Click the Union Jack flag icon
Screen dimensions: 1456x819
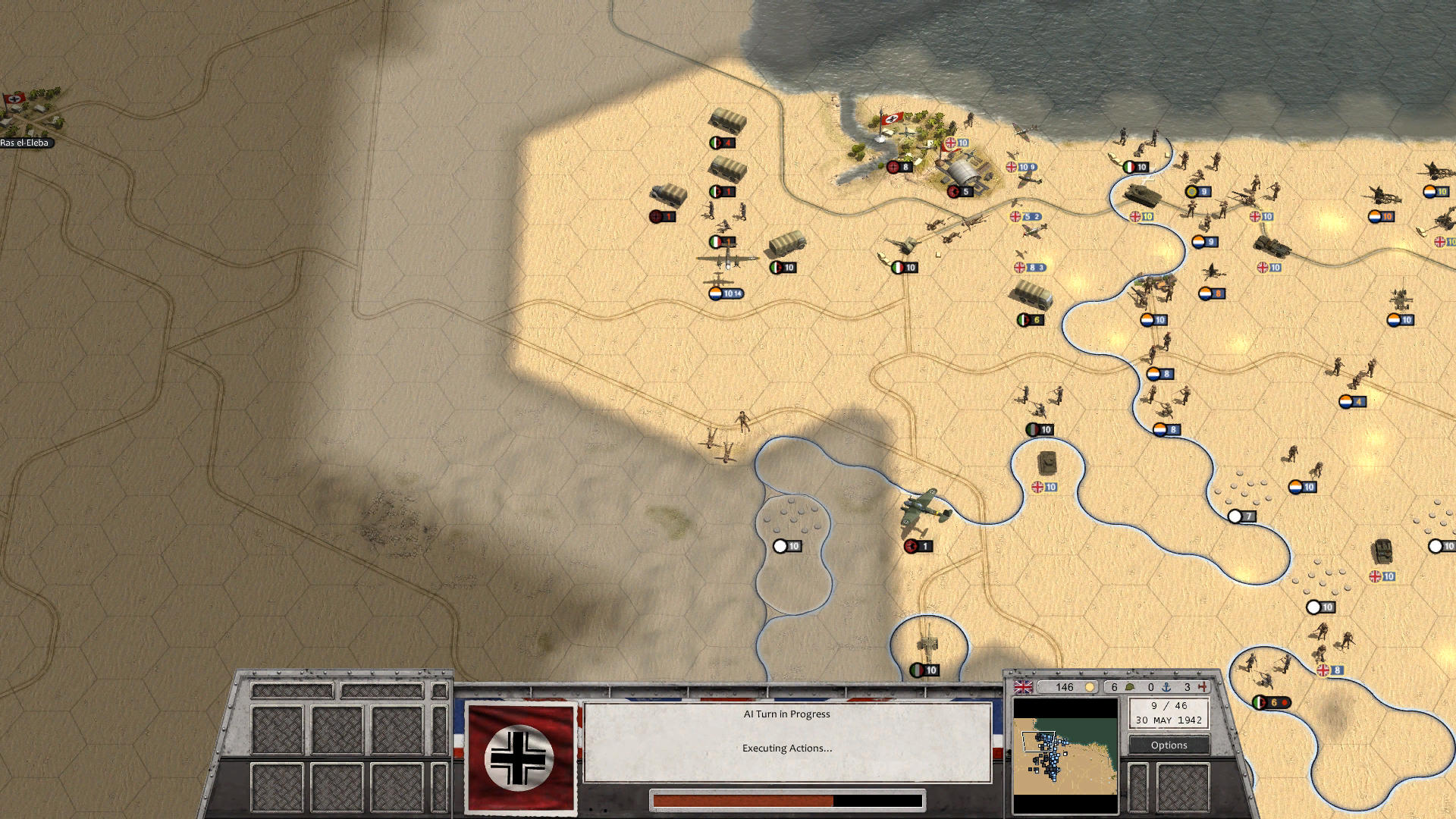1023,687
